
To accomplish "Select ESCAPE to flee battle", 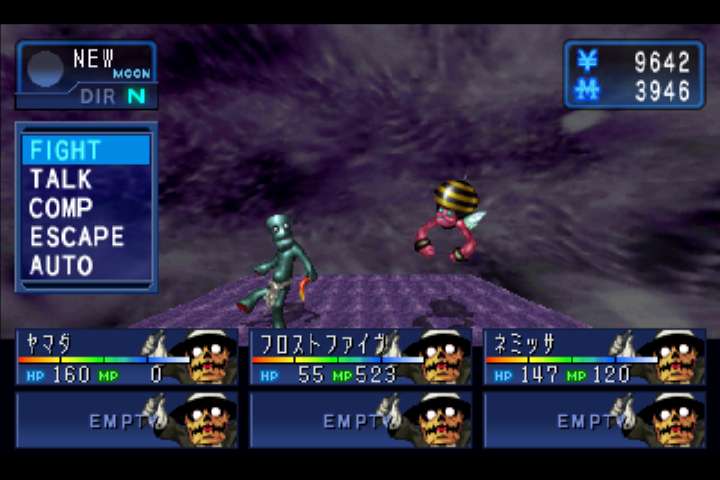I will coord(77,238).
